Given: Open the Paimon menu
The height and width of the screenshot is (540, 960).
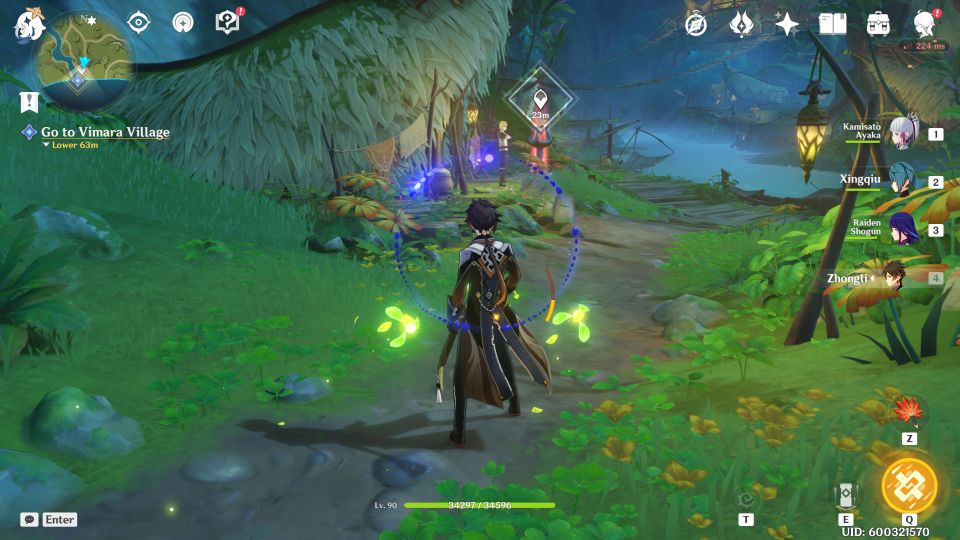Looking at the screenshot, I should point(26,25).
